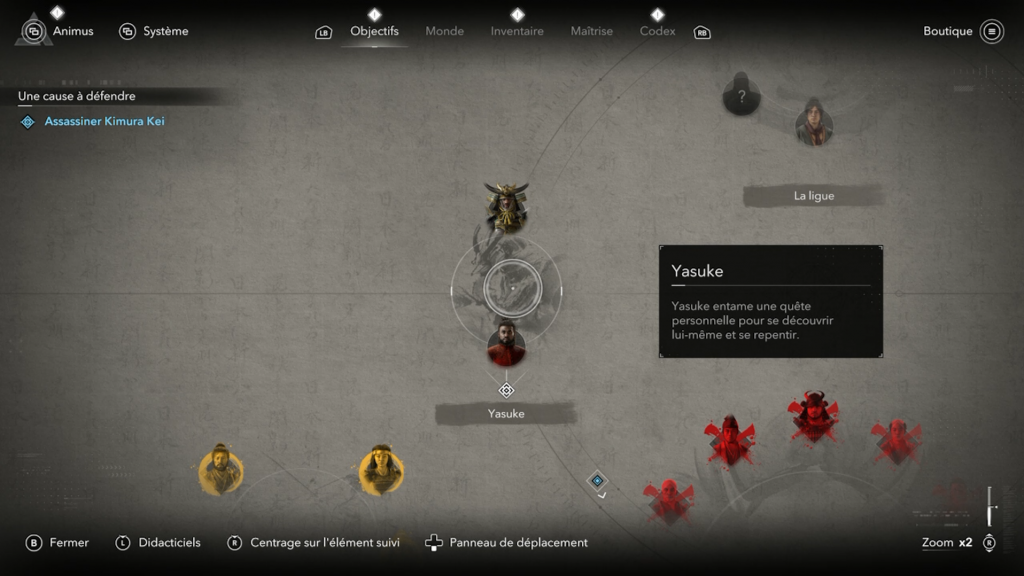The width and height of the screenshot is (1024, 576).
Task: Select Yasuke's portrait on the objective board
Action: pyautogui.click(x=506, y=344)
